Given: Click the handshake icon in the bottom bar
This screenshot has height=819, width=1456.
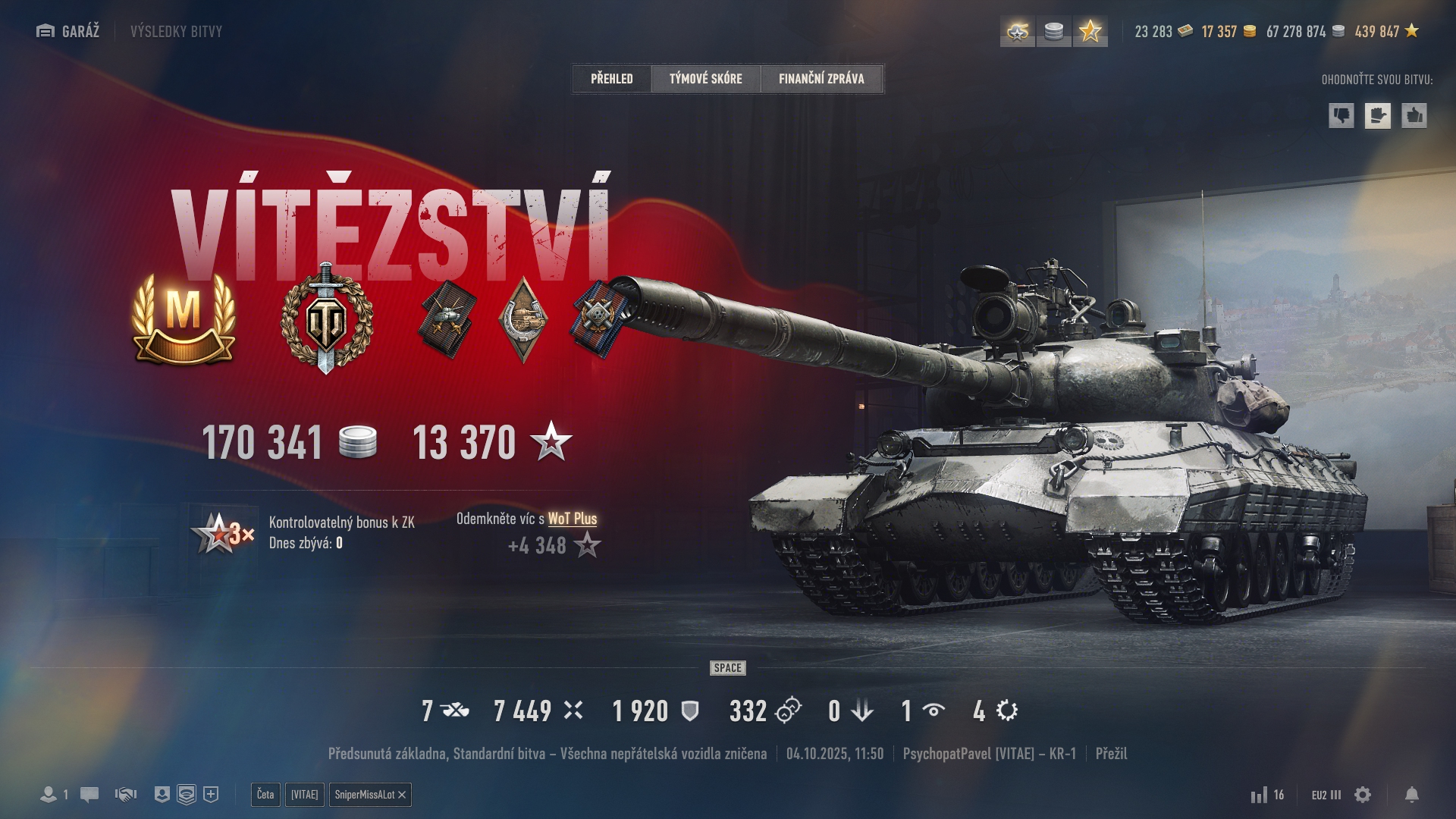Looking at the screenshot, I should (126, 795).
